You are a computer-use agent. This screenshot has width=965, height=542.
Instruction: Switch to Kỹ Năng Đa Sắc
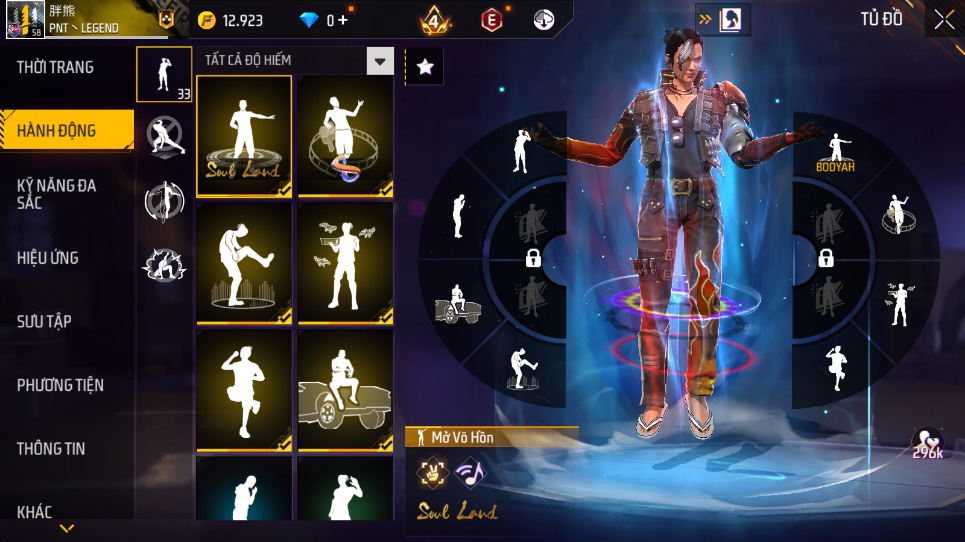pos(57,194)
